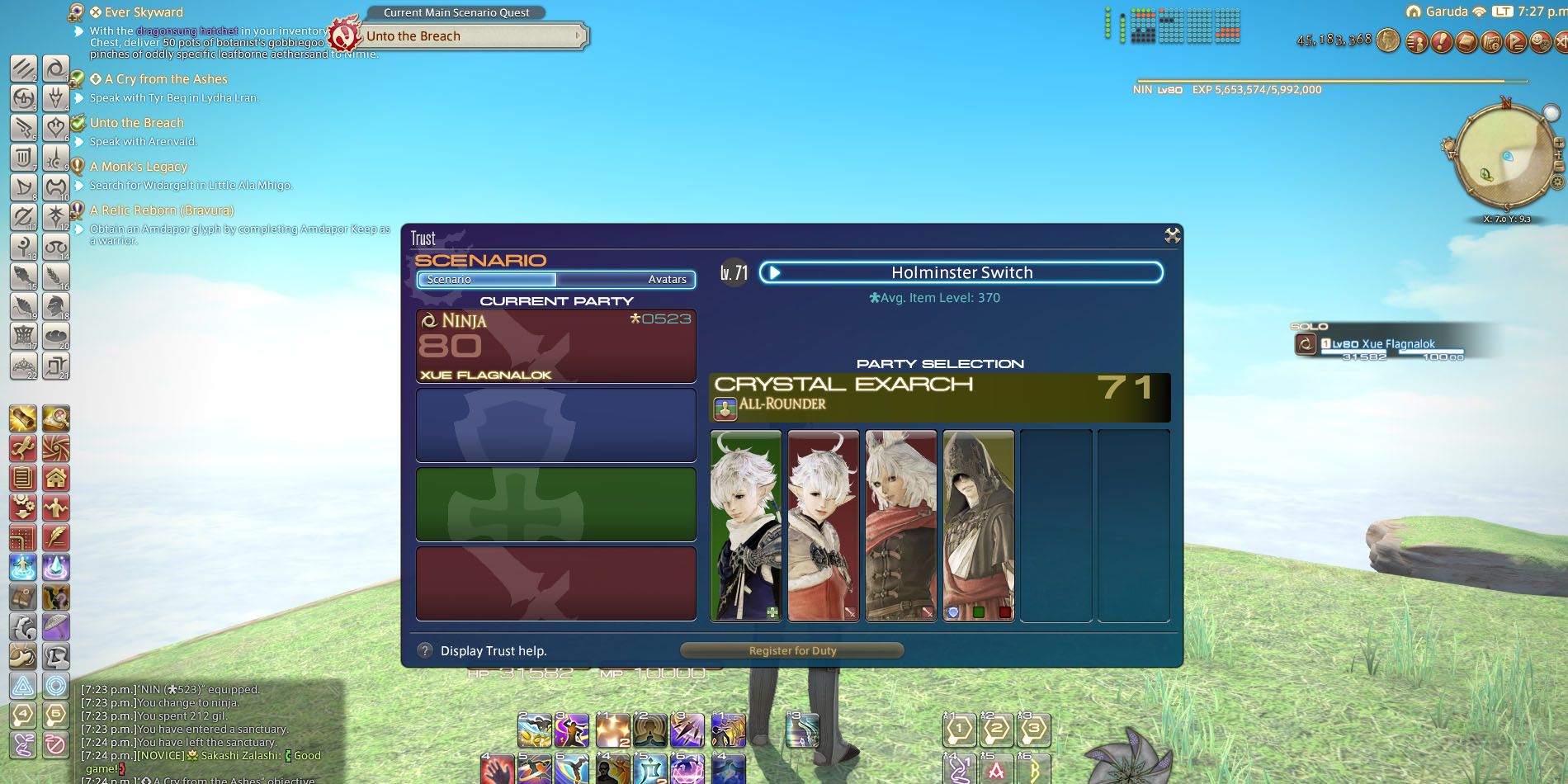Switch to the Scenario tab
The height and width of the screenshot is (784, 1568).
point(450,279)
